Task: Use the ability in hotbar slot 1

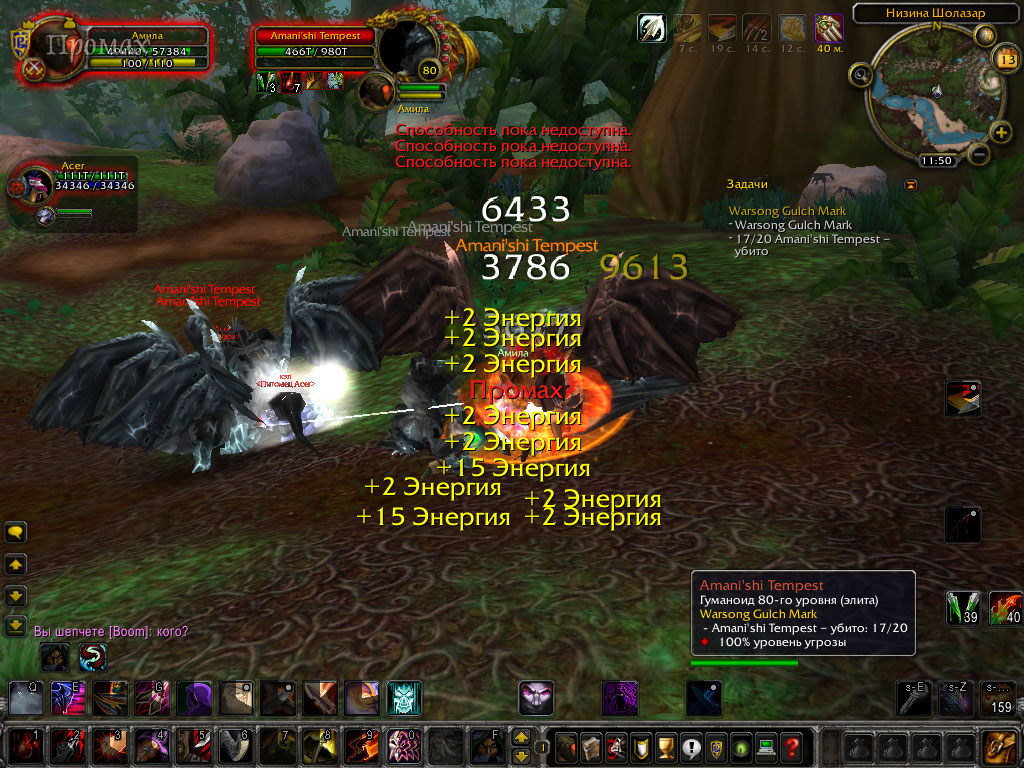Action: (x=27, y=746)
